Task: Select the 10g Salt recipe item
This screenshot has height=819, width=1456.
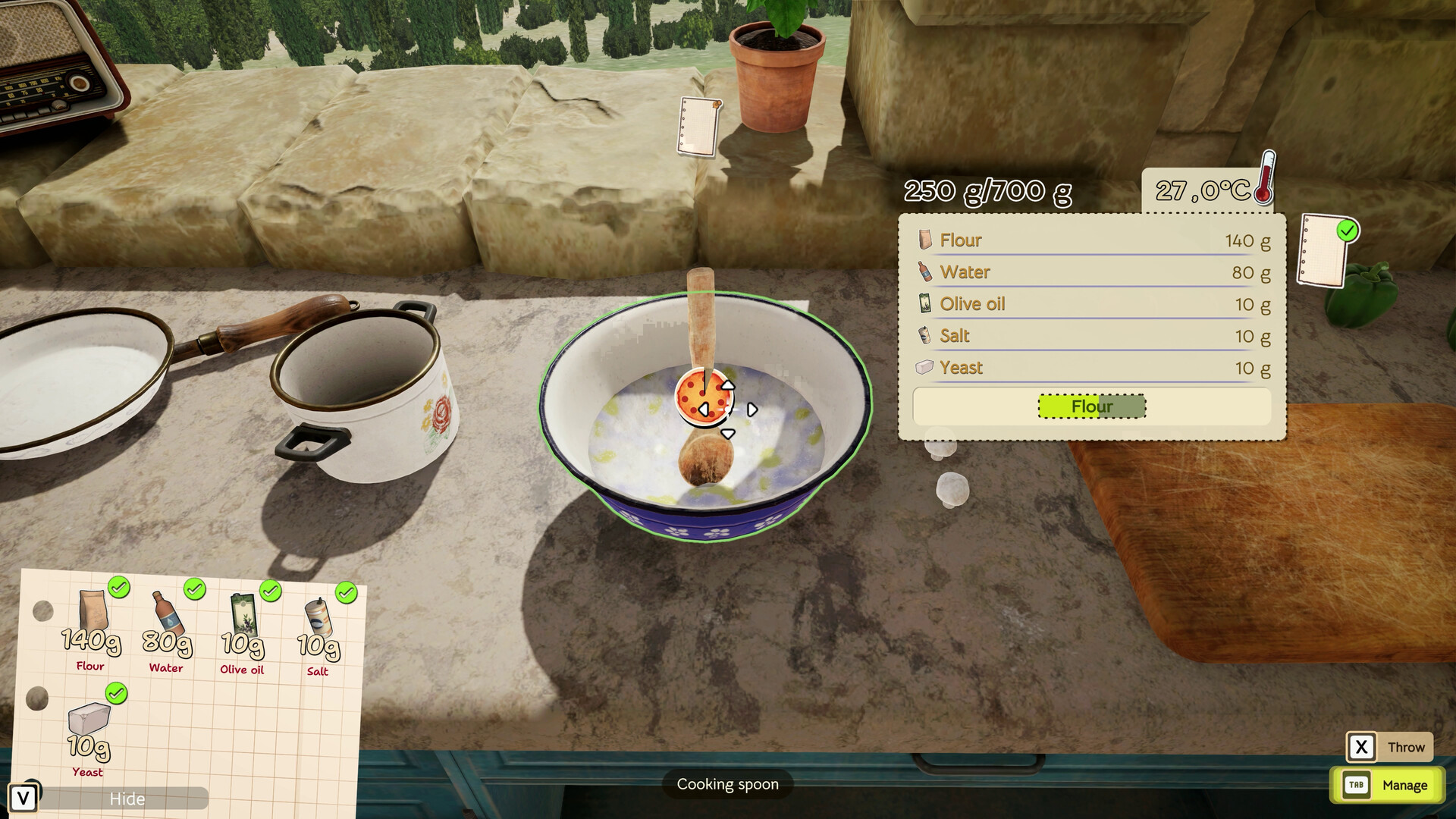Action: 318,635
